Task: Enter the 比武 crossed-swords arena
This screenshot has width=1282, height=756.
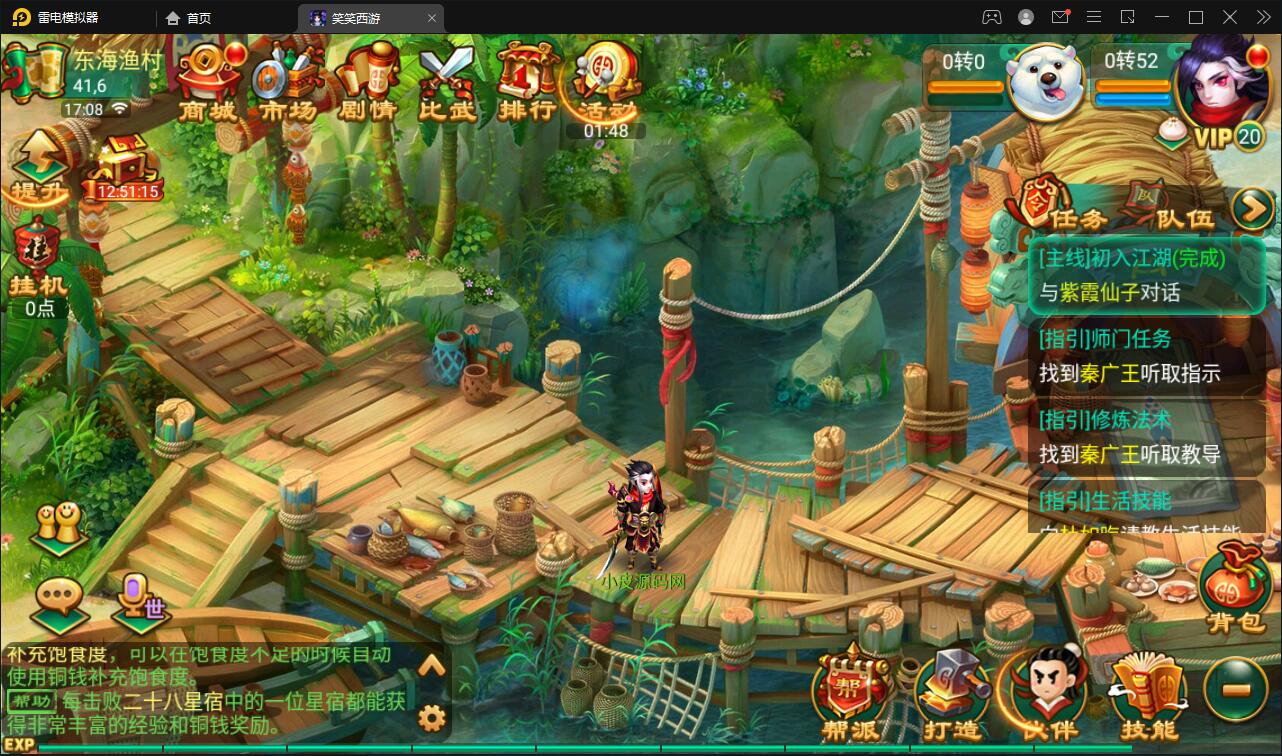Action: (447, 80)
